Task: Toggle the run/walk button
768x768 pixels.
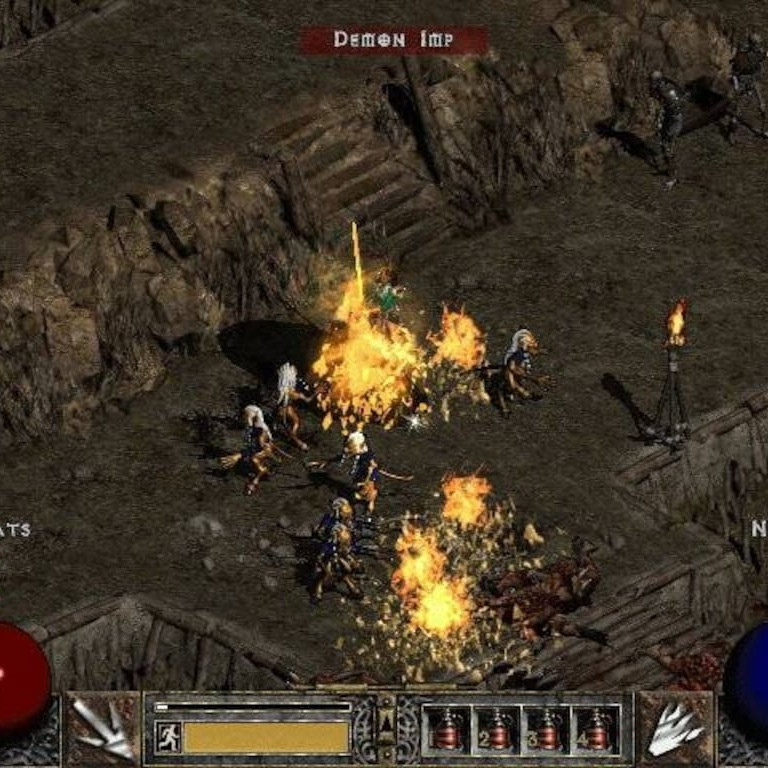Action: tap(168, 737)
